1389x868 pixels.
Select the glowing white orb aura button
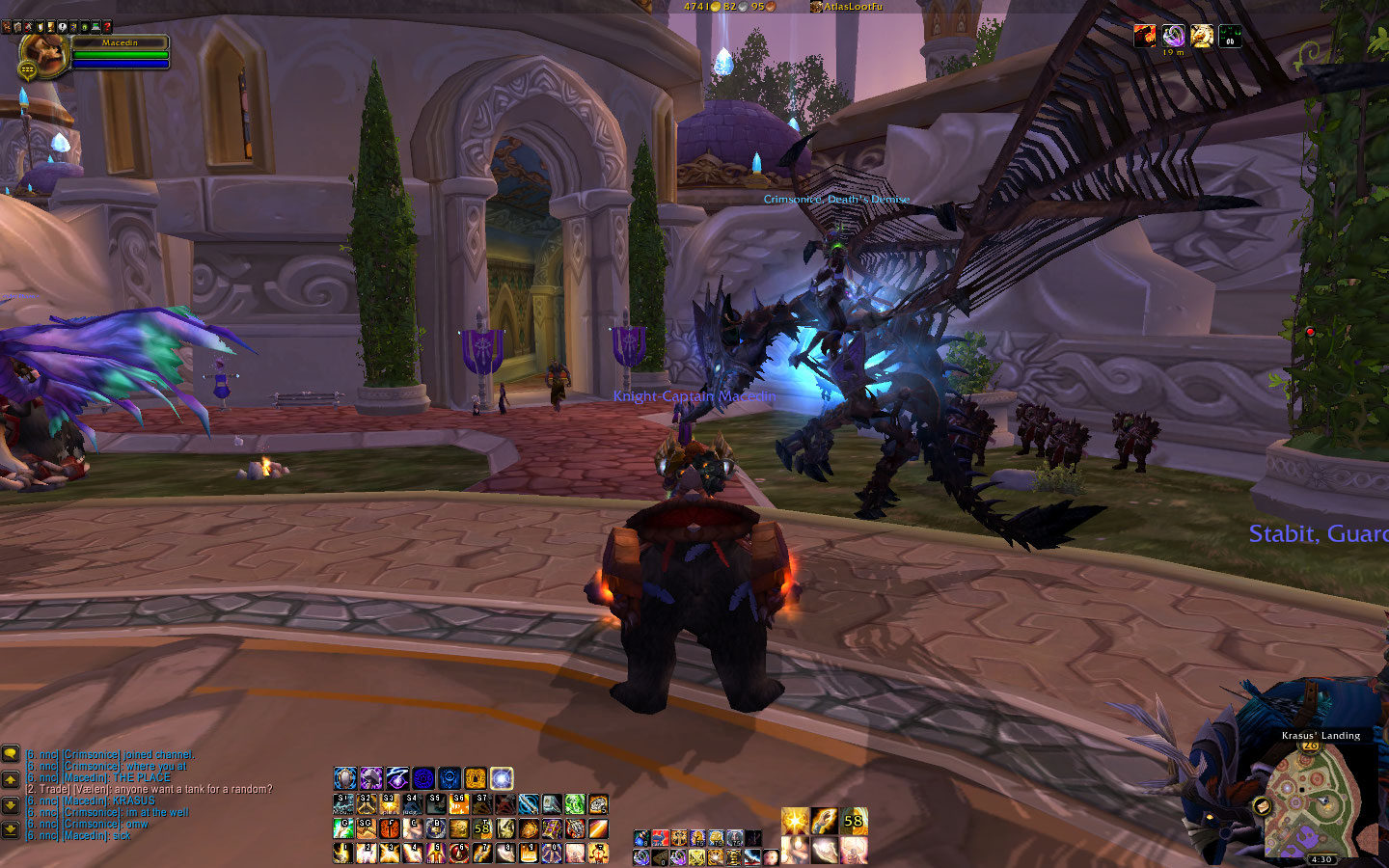pyautogui.click(x=502, y=778)
